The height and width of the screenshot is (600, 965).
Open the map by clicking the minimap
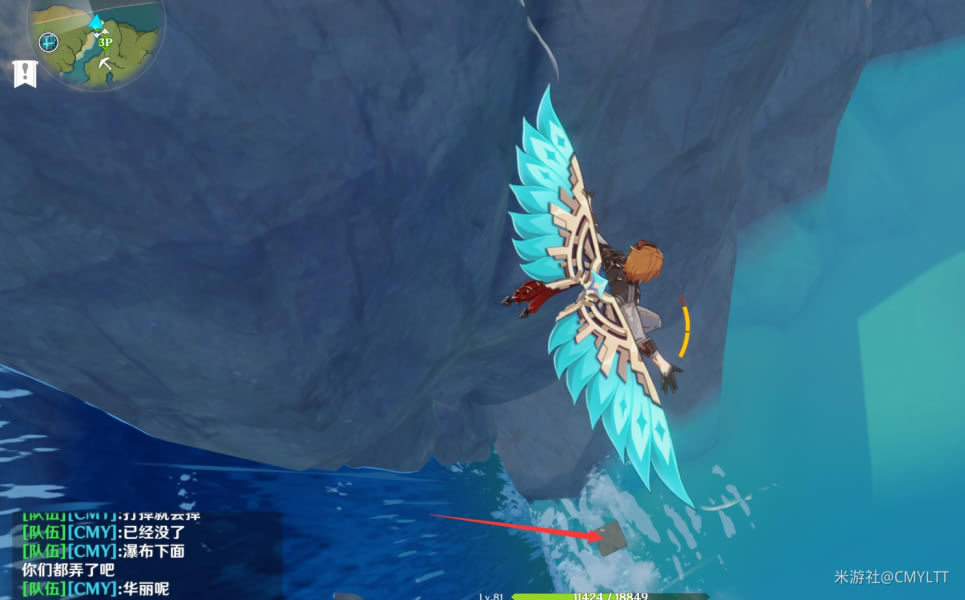(96, 44)
